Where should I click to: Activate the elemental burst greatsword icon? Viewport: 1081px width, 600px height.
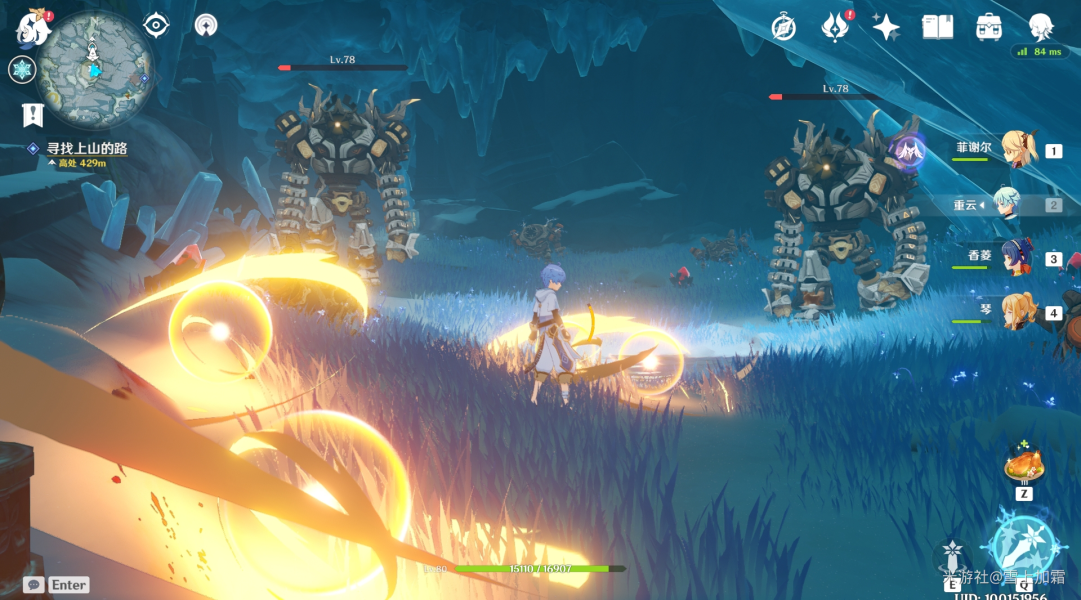1023,545
